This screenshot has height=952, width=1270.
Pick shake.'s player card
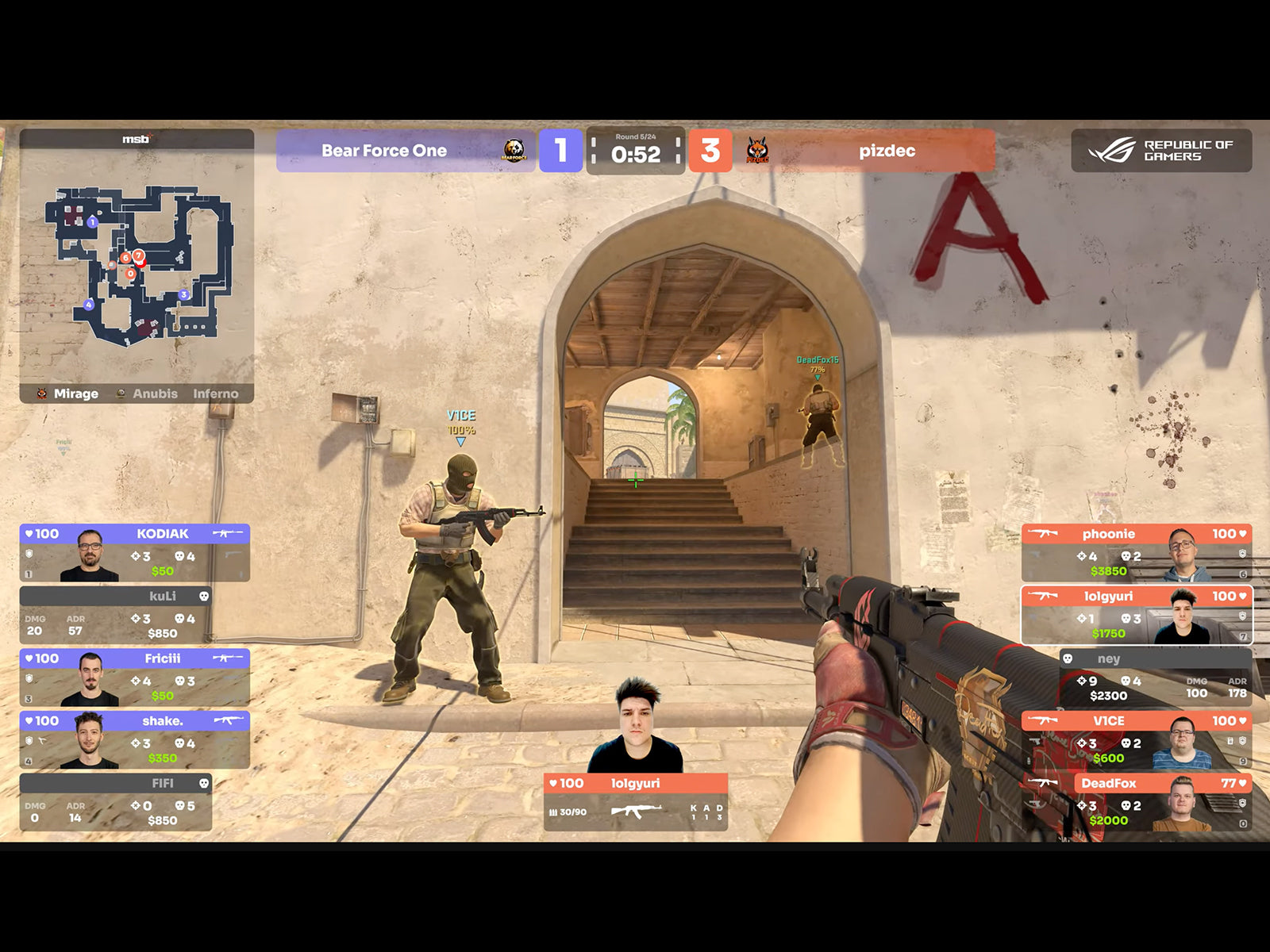point(135,739)
